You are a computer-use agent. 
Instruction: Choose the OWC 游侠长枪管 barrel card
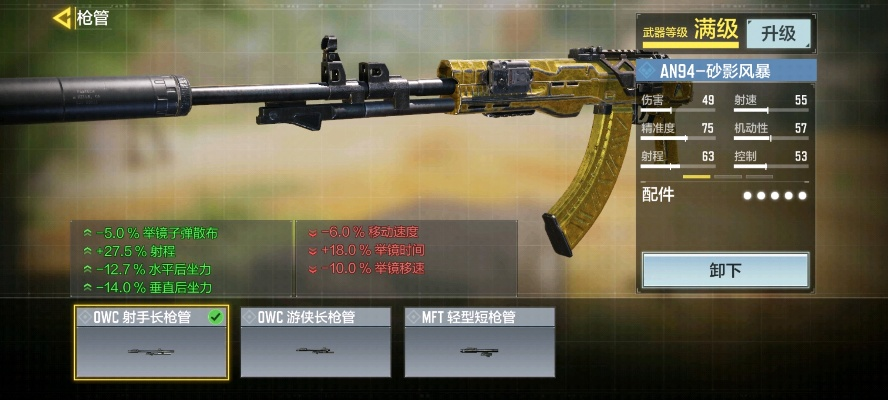[315, 343]
